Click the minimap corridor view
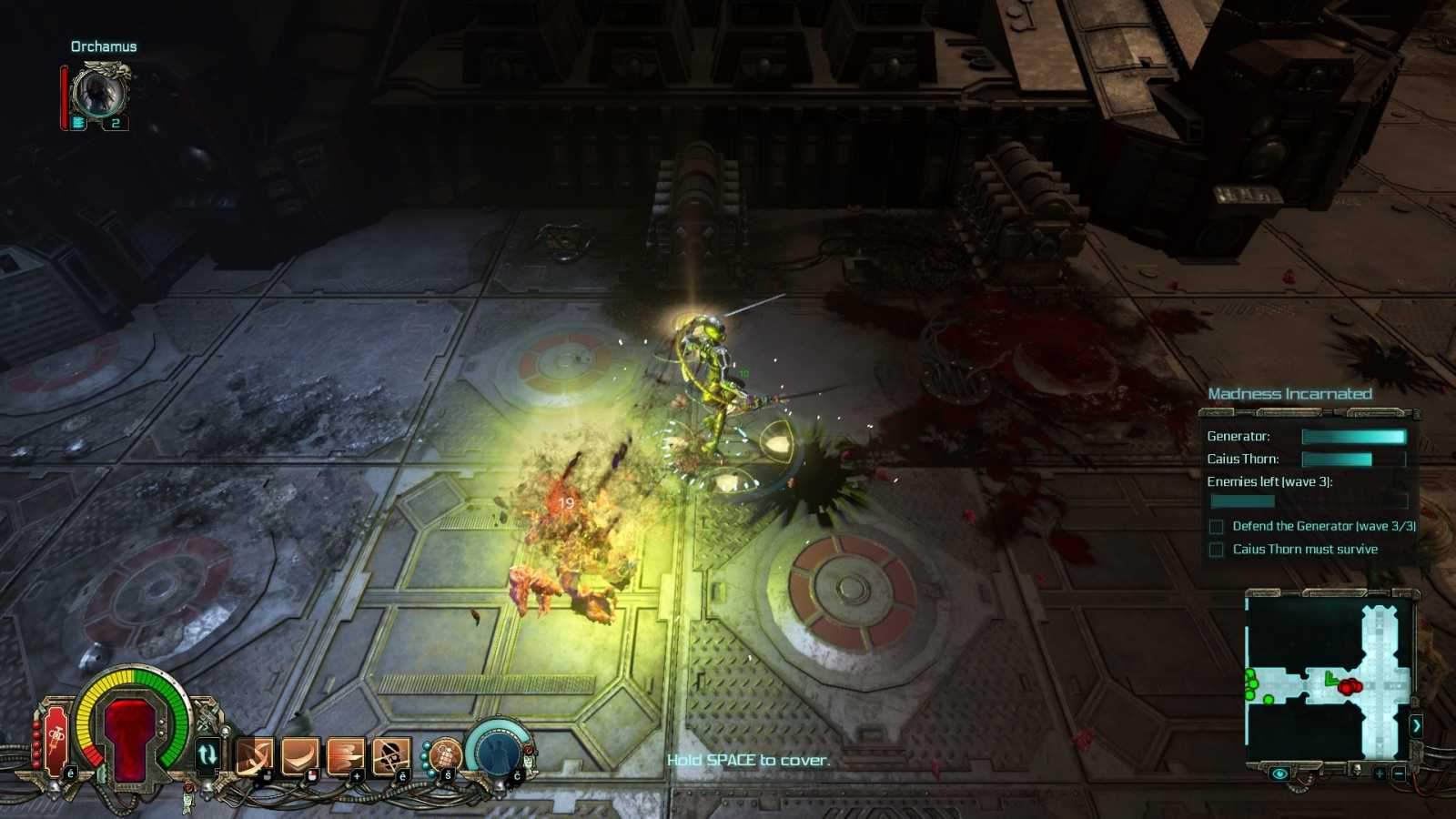 (x=1329, y=680)
